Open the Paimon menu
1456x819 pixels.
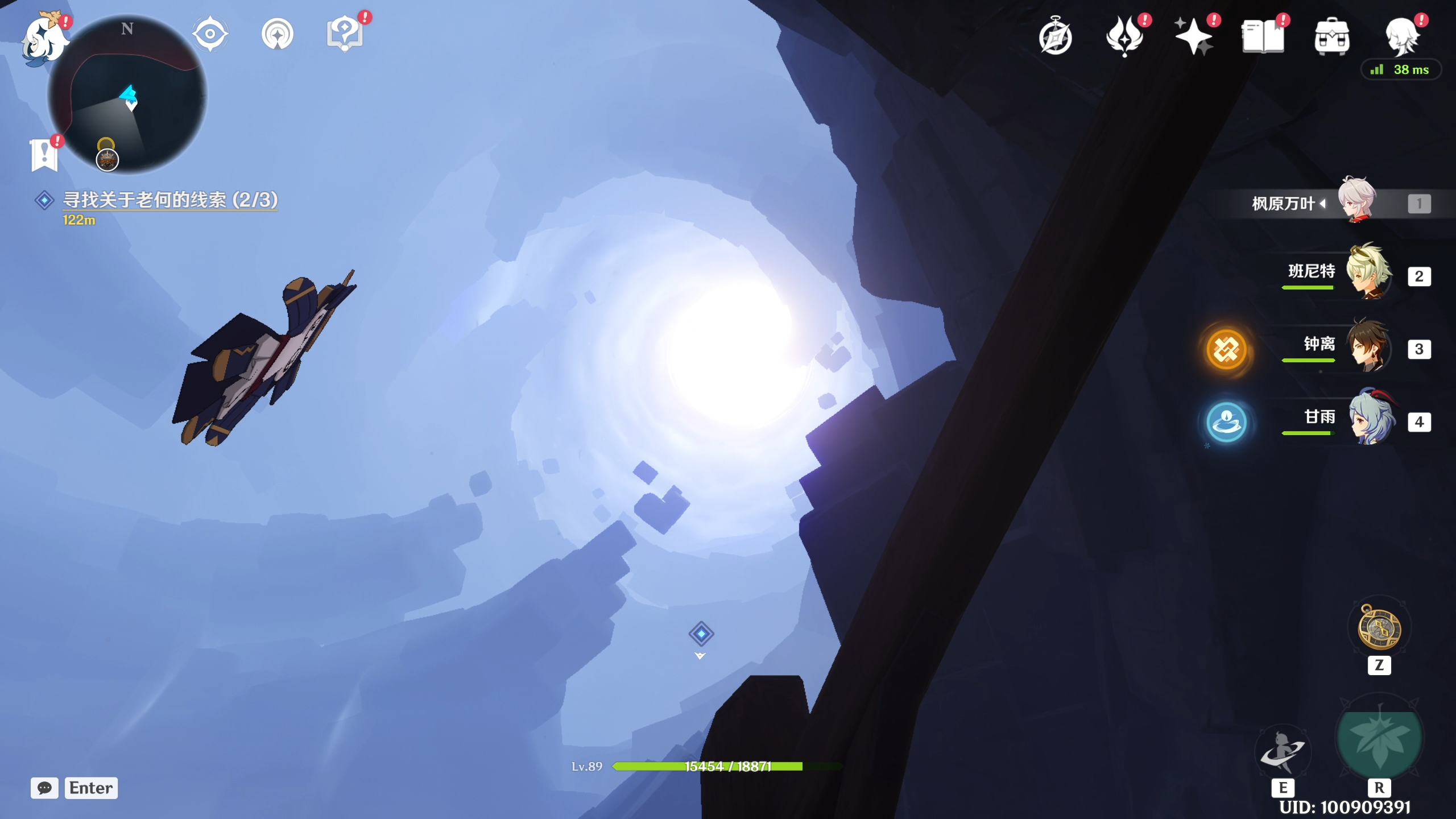(x=44, y=39)
